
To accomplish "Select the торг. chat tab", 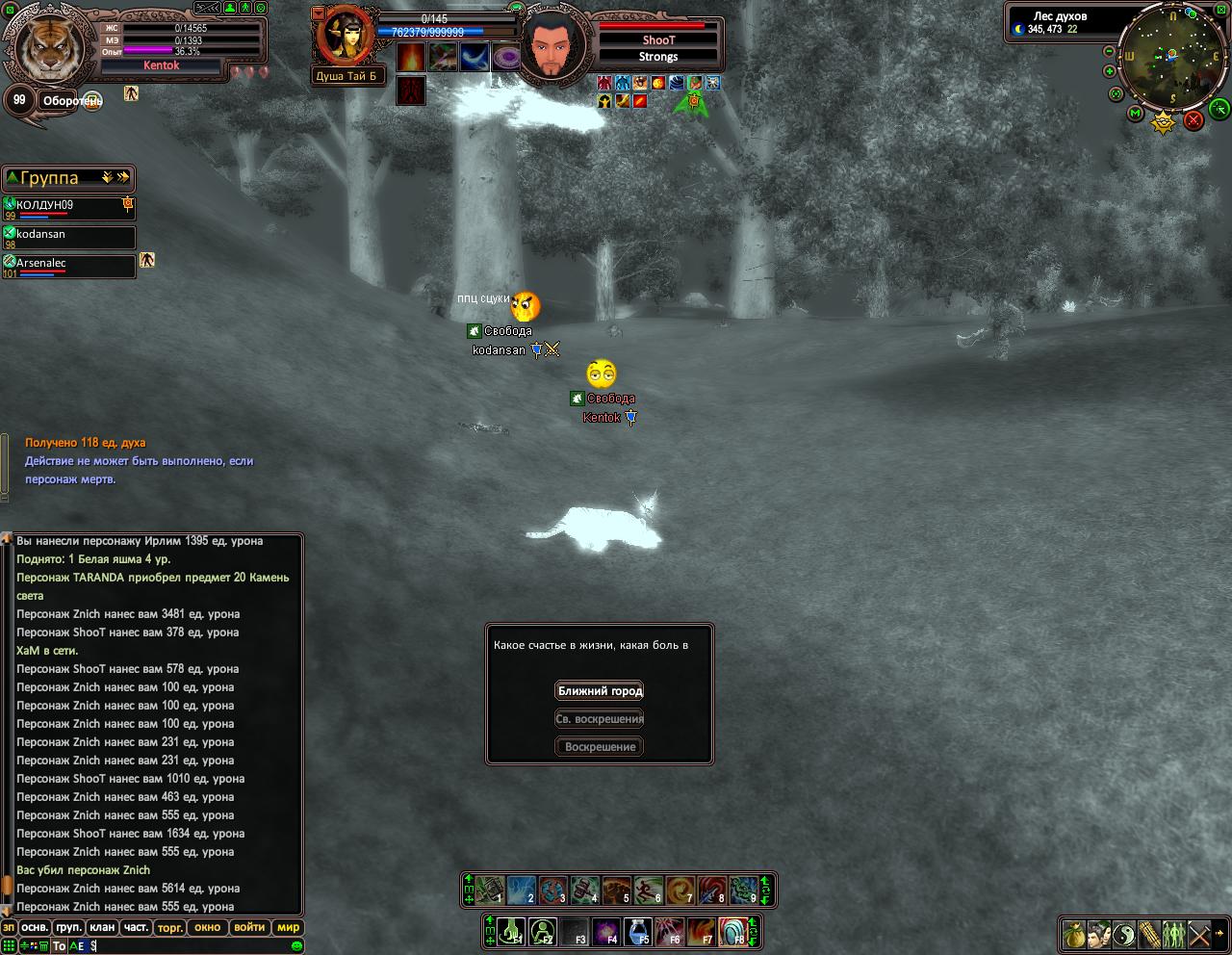I will coord(170,928).
